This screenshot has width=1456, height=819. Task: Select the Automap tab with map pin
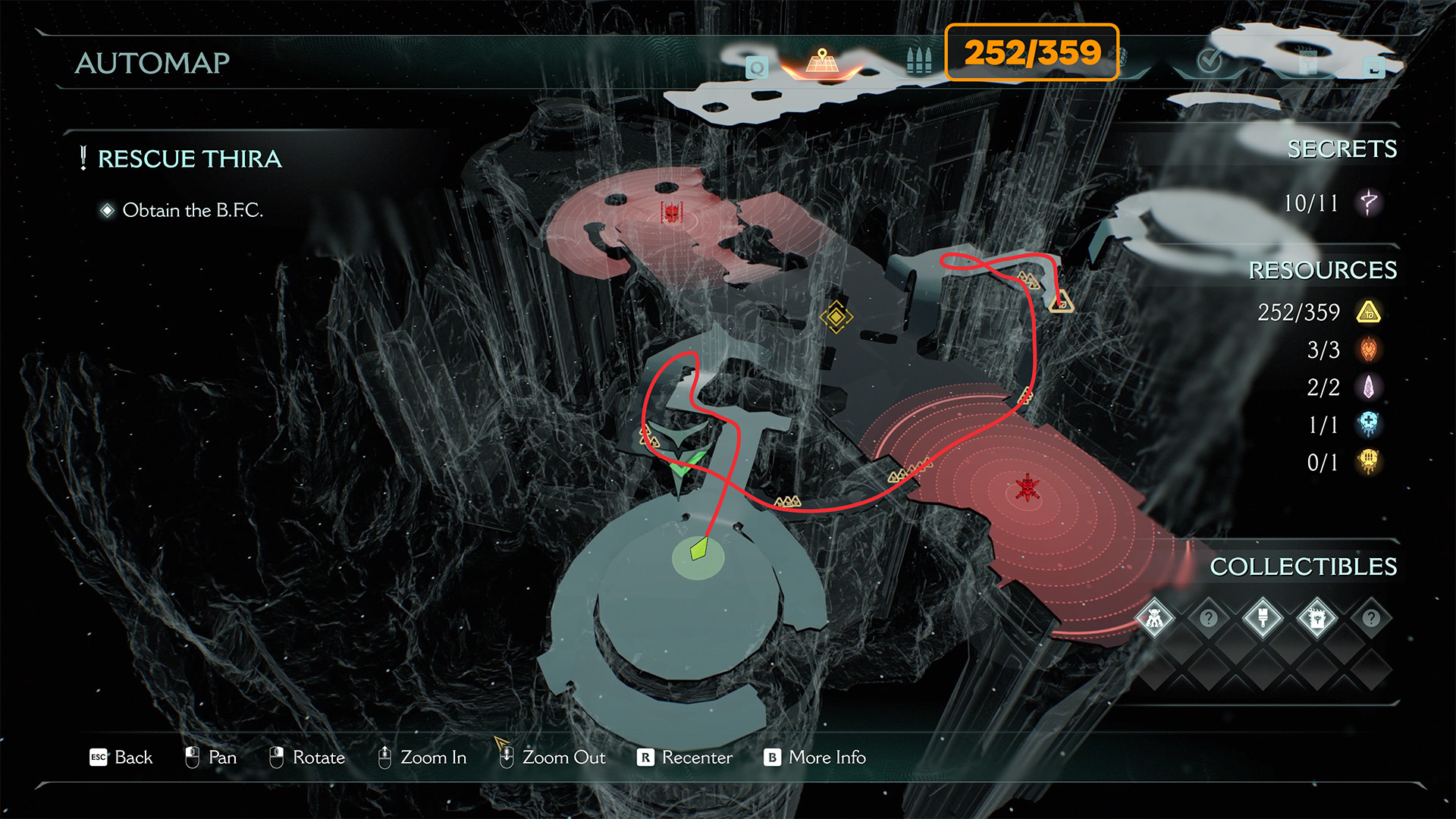tap(821, 62)
